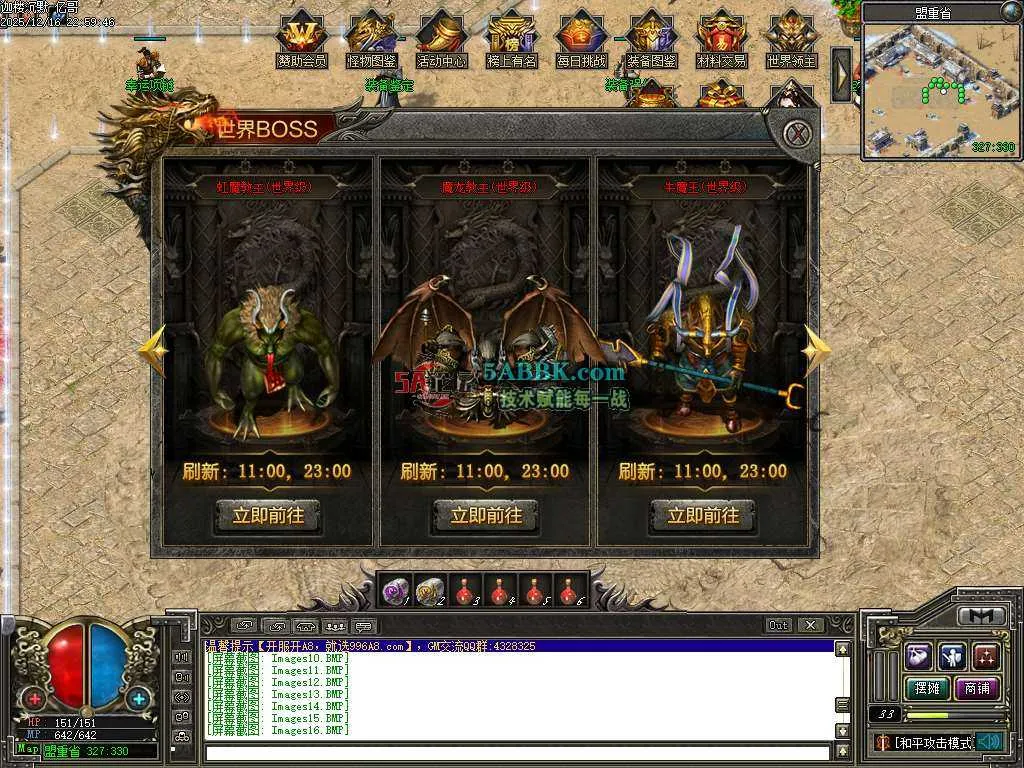
Task: Open the 赞助会员 sponsor menu
Action: pos(301,38)
